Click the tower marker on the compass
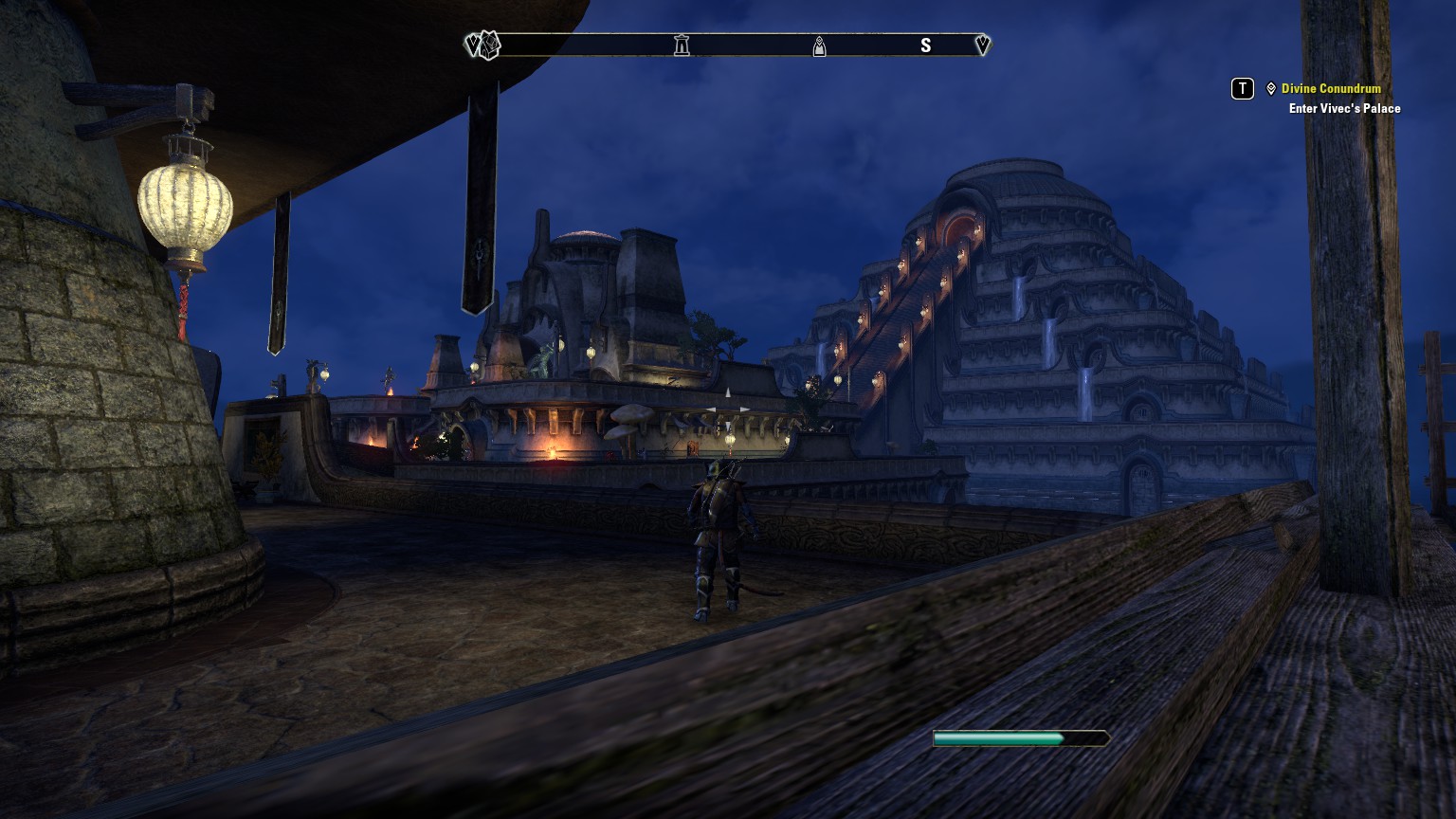 click(682, 45)
